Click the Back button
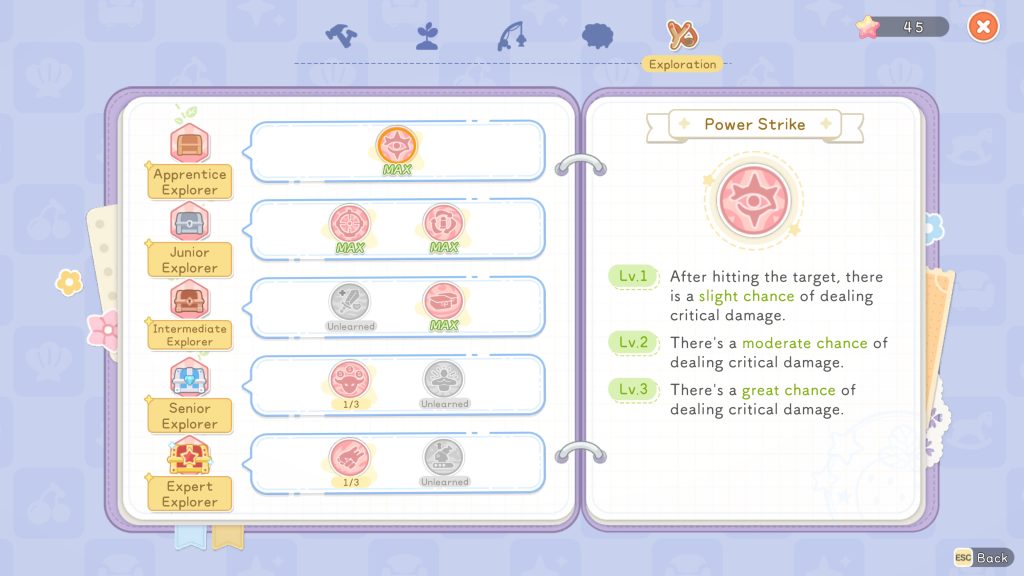This screenshot has height=576, width=1024. coord(981,557)
